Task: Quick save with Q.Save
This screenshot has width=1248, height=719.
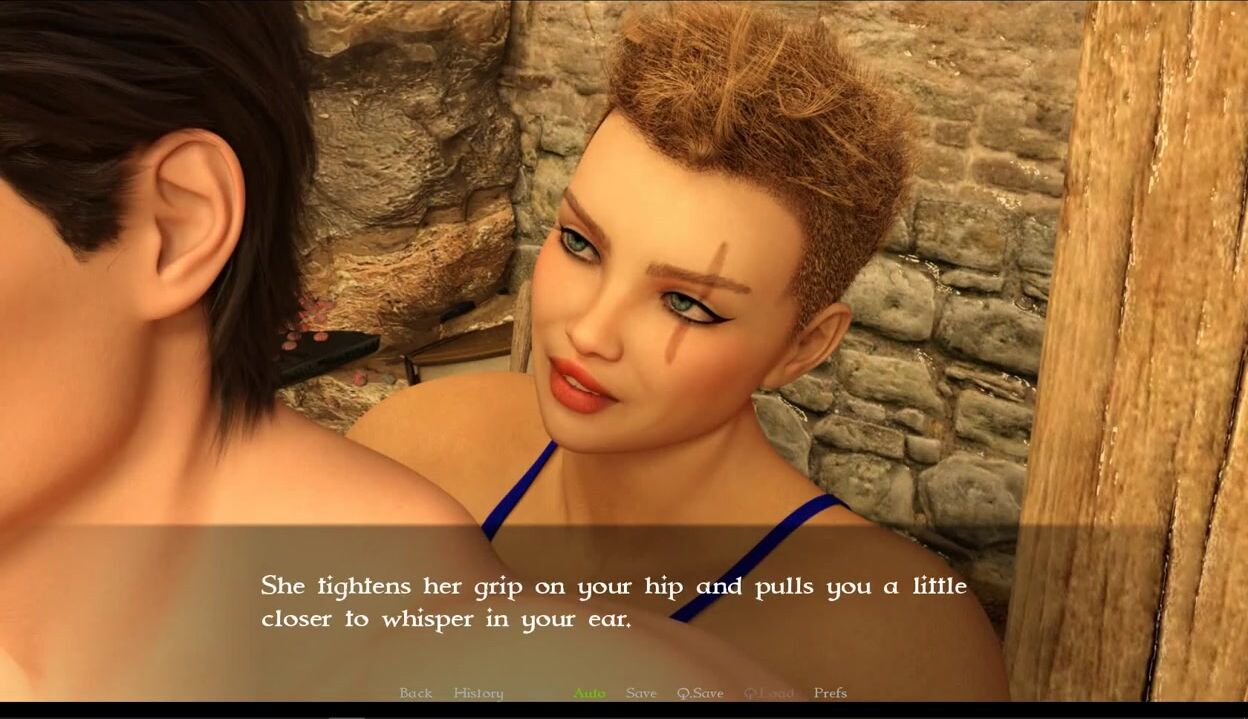Action: click(700, 693)
